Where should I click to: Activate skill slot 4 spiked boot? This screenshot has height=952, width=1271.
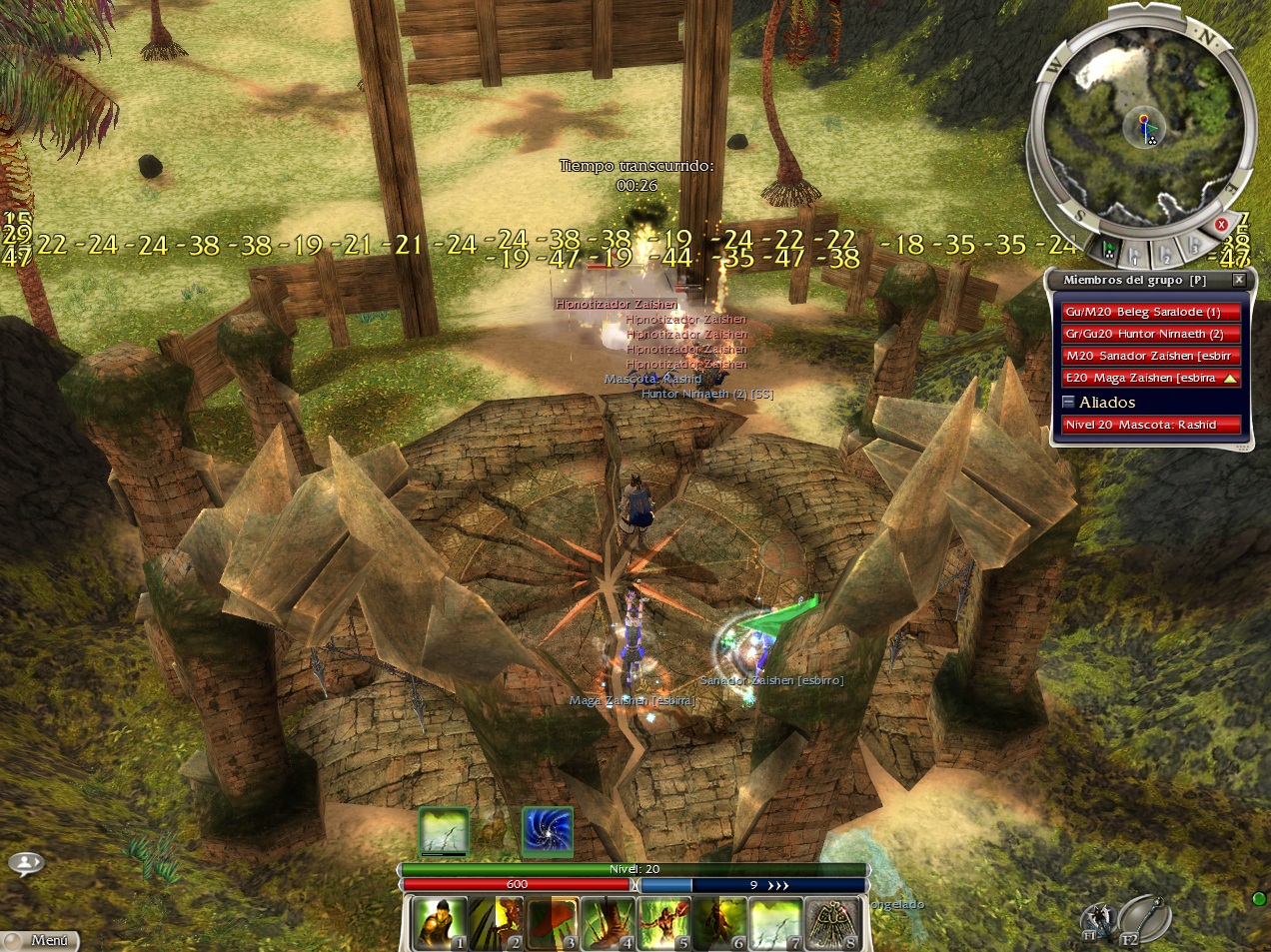[x=608, y=923]
